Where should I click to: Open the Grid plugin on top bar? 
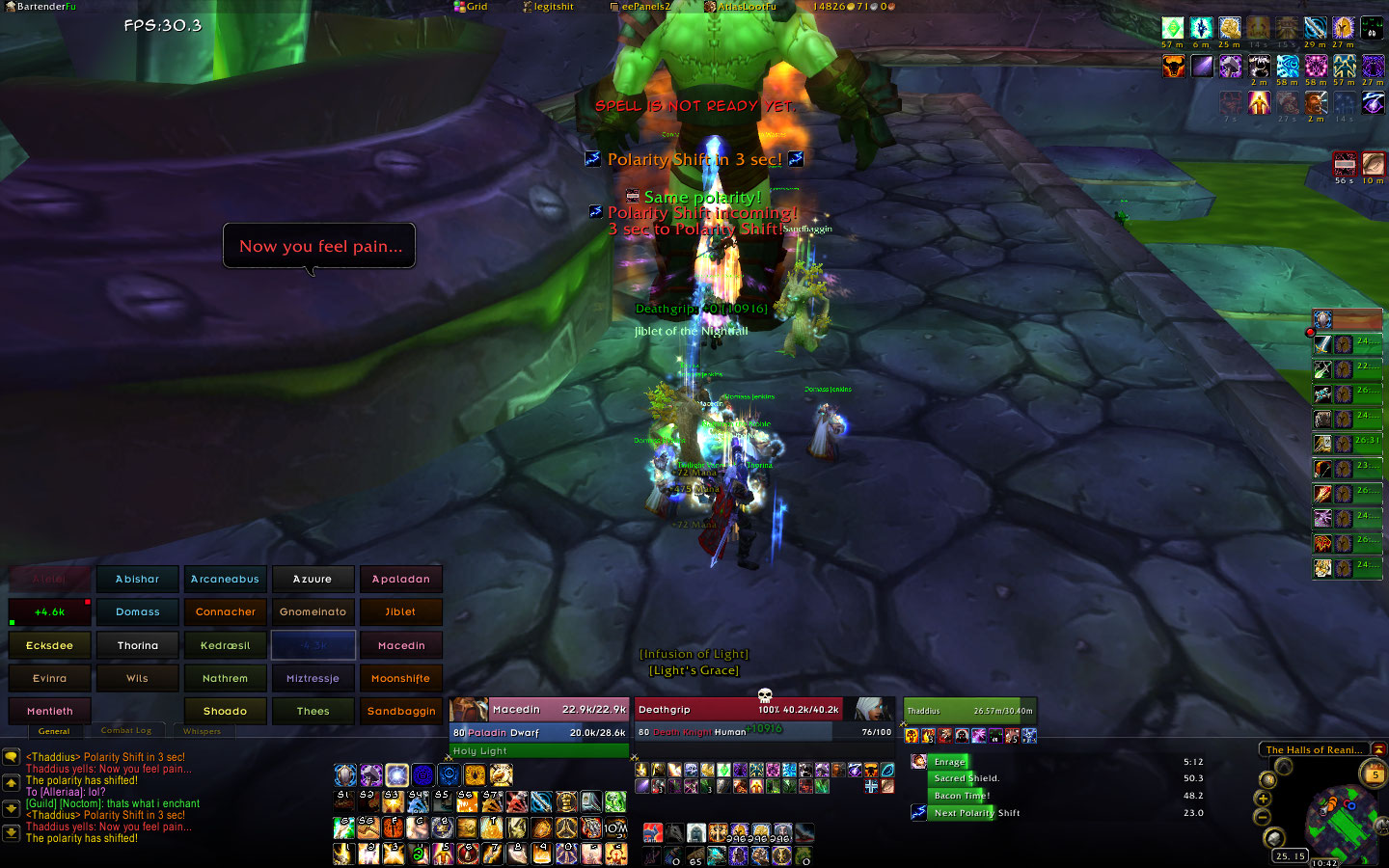(472, 6)
